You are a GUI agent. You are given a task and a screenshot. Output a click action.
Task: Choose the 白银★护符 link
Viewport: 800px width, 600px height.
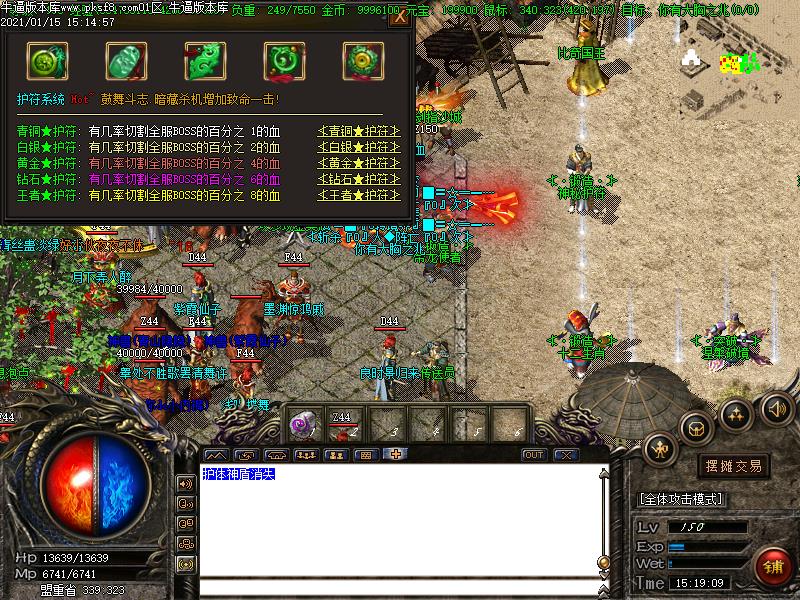(x=358, y=148)
